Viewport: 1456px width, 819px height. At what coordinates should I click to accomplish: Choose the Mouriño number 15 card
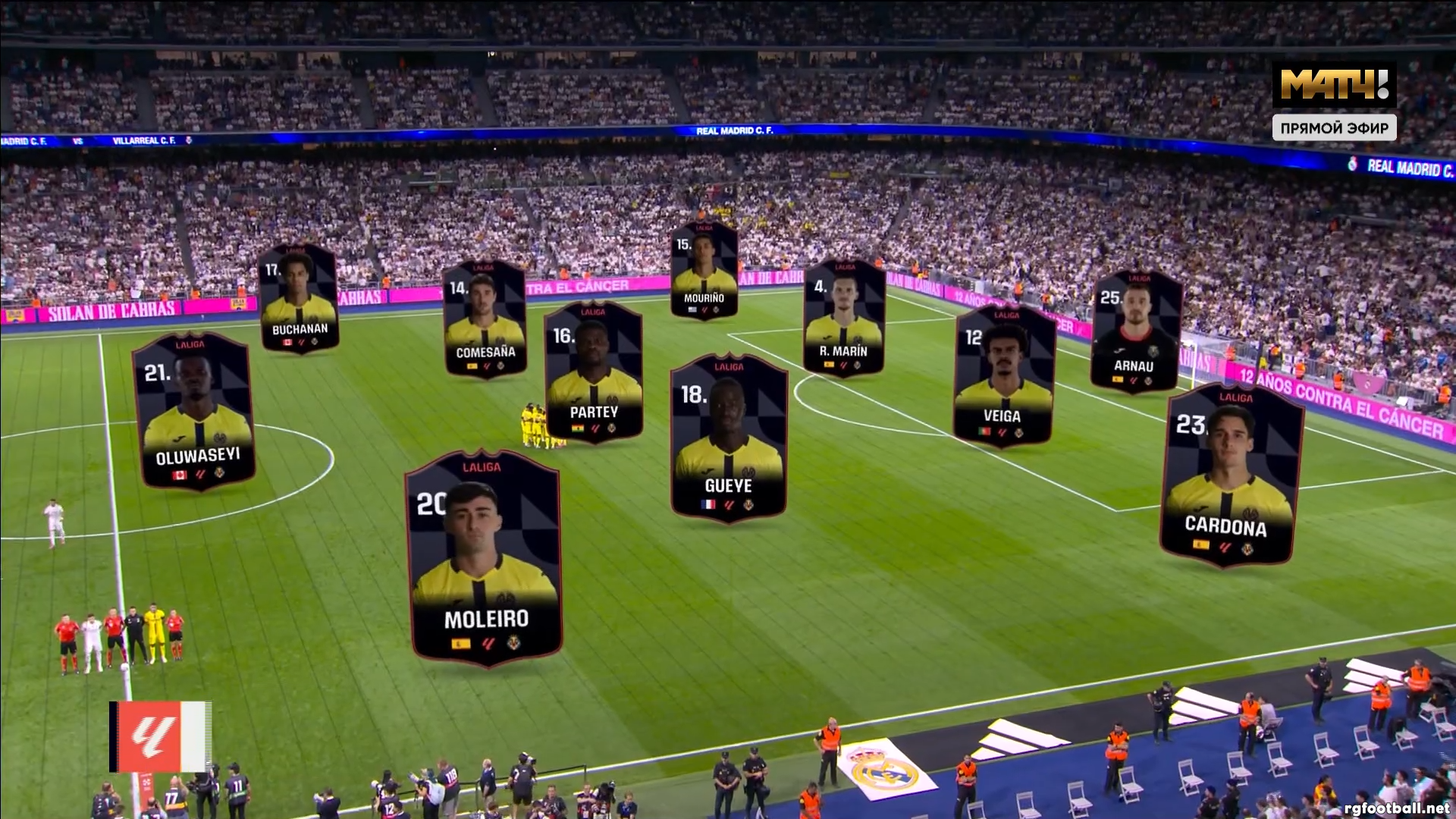coord(704,270)
